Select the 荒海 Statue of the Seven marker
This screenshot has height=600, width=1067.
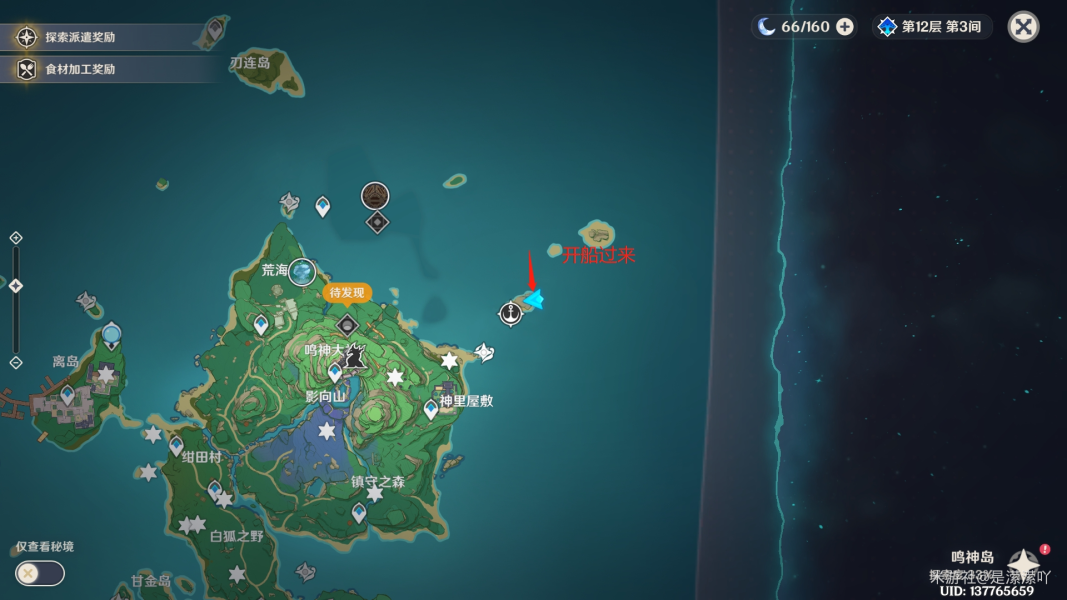[x=301, y=271]
